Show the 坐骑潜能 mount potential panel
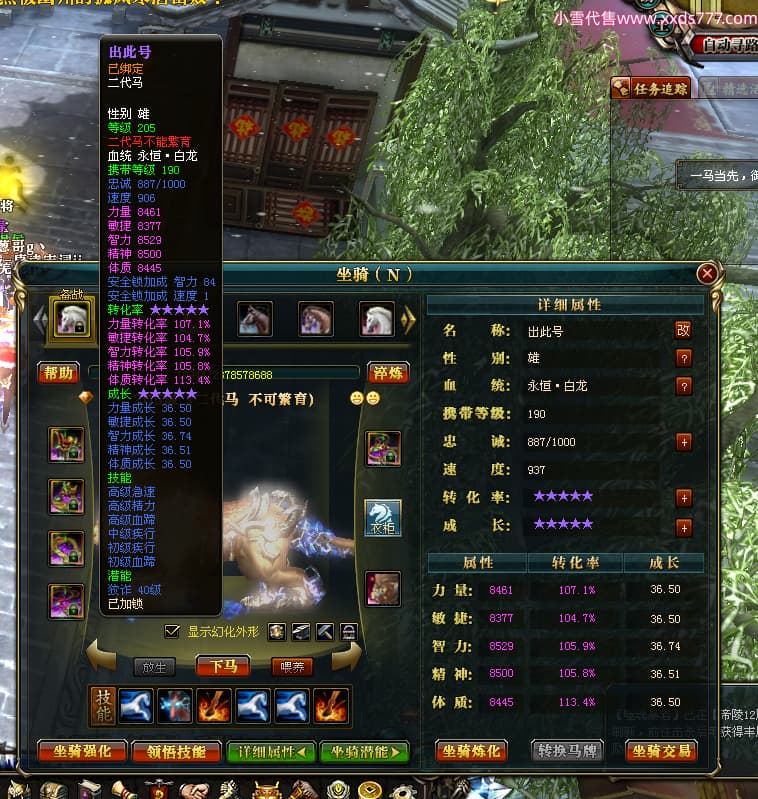 (364, 751)
